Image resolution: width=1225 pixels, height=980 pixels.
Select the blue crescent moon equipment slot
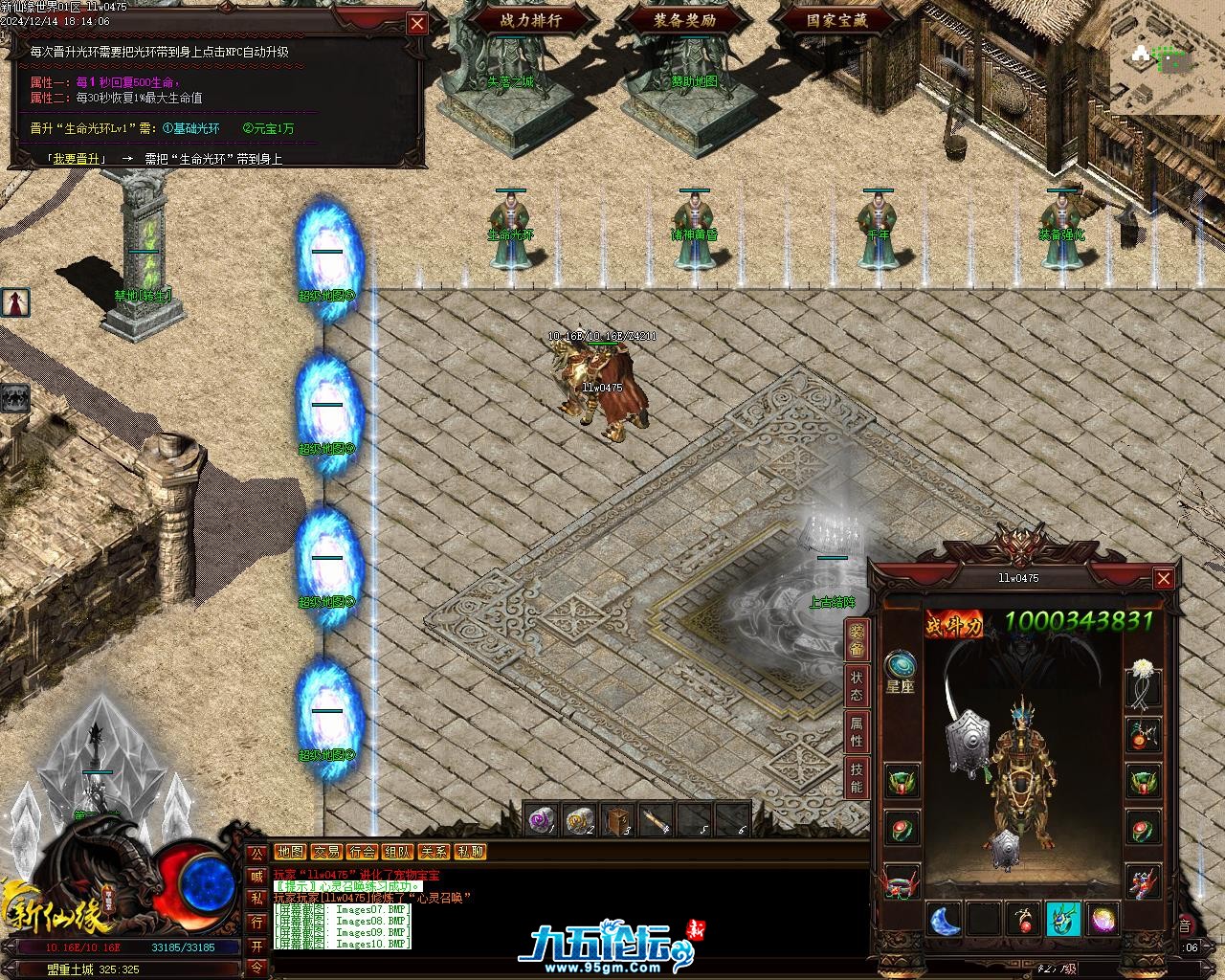click(x=946, y=920)
